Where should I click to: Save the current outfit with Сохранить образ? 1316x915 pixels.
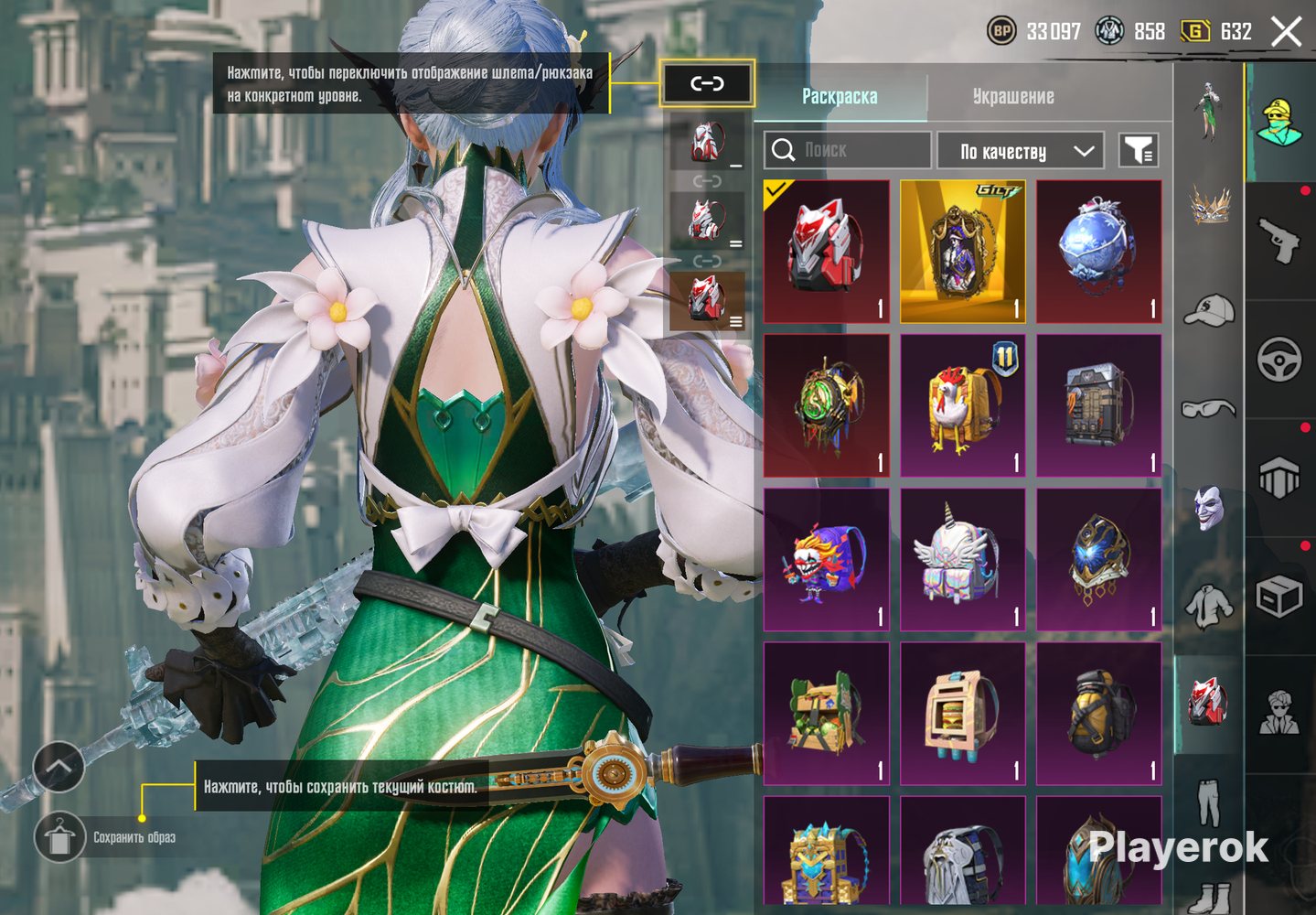click(x=60, y=837)
